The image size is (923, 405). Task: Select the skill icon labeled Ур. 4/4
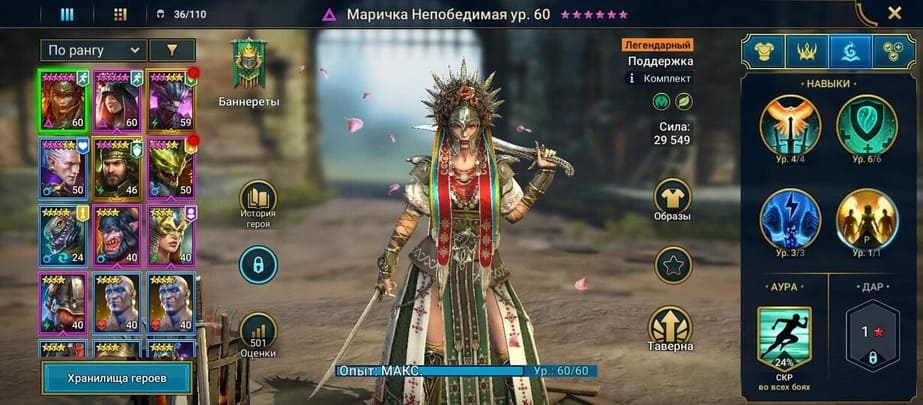790,125
